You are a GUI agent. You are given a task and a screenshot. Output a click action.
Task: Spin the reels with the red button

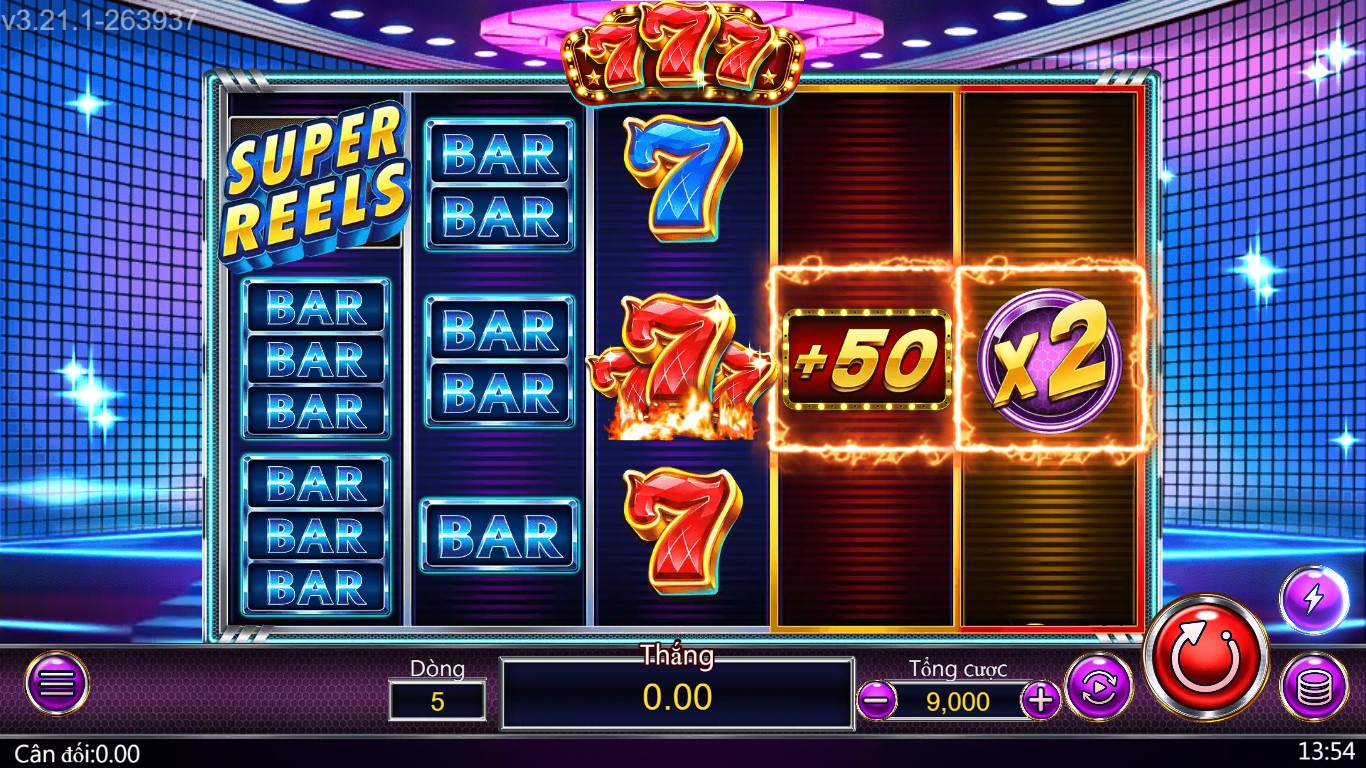(1205, 658)
